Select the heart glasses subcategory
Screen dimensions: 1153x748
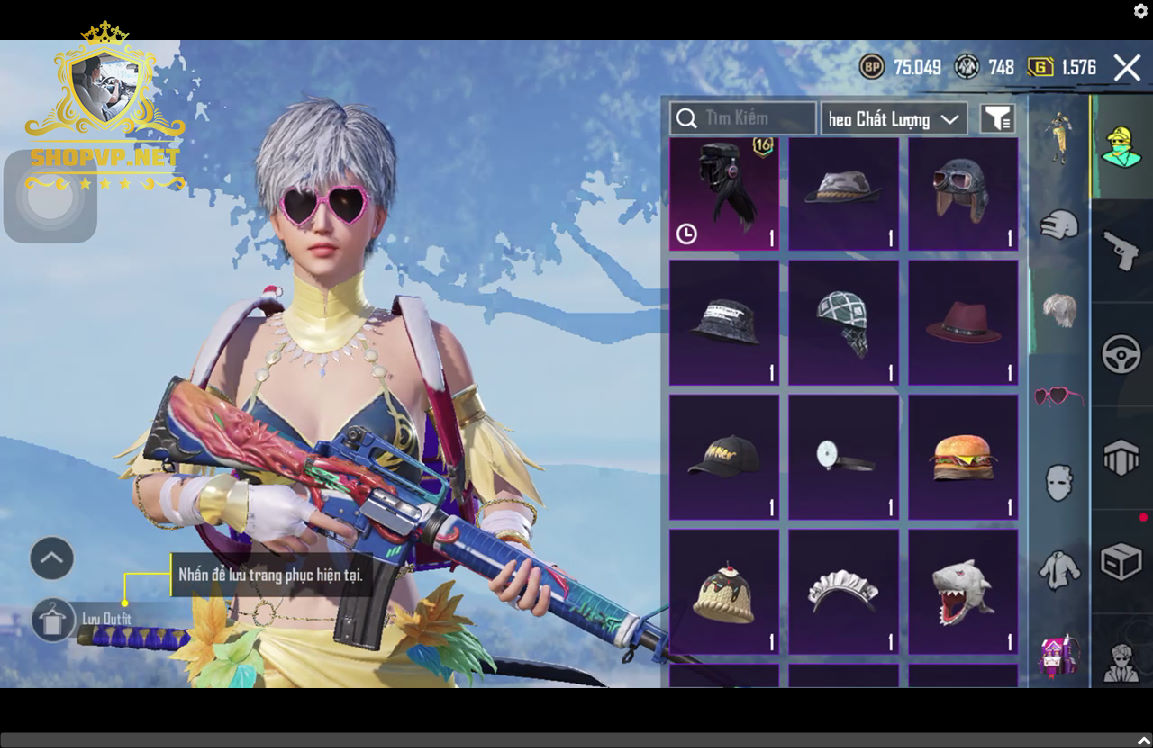coord(1059,396)
